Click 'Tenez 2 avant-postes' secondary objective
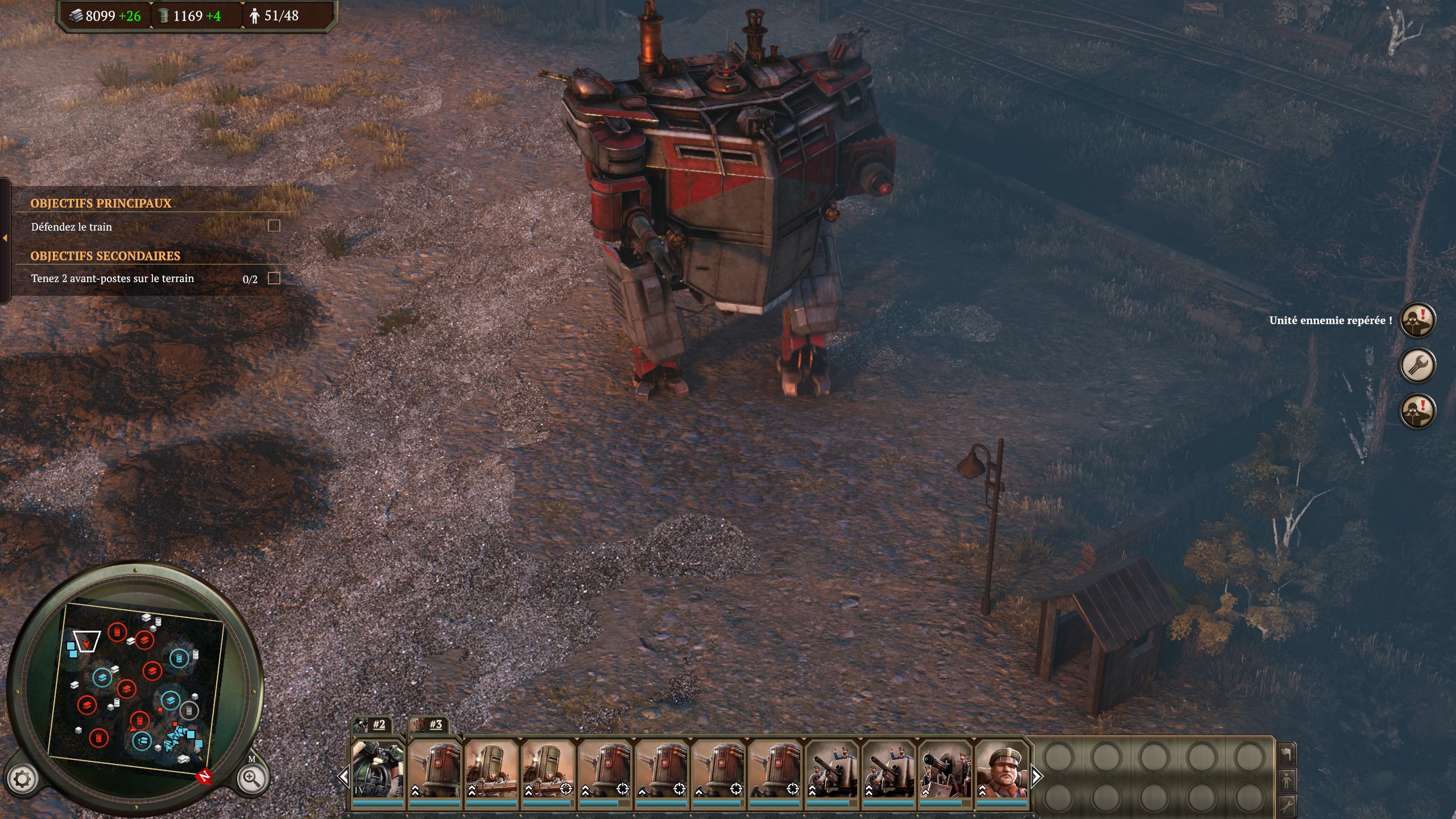 pos(113,279)
